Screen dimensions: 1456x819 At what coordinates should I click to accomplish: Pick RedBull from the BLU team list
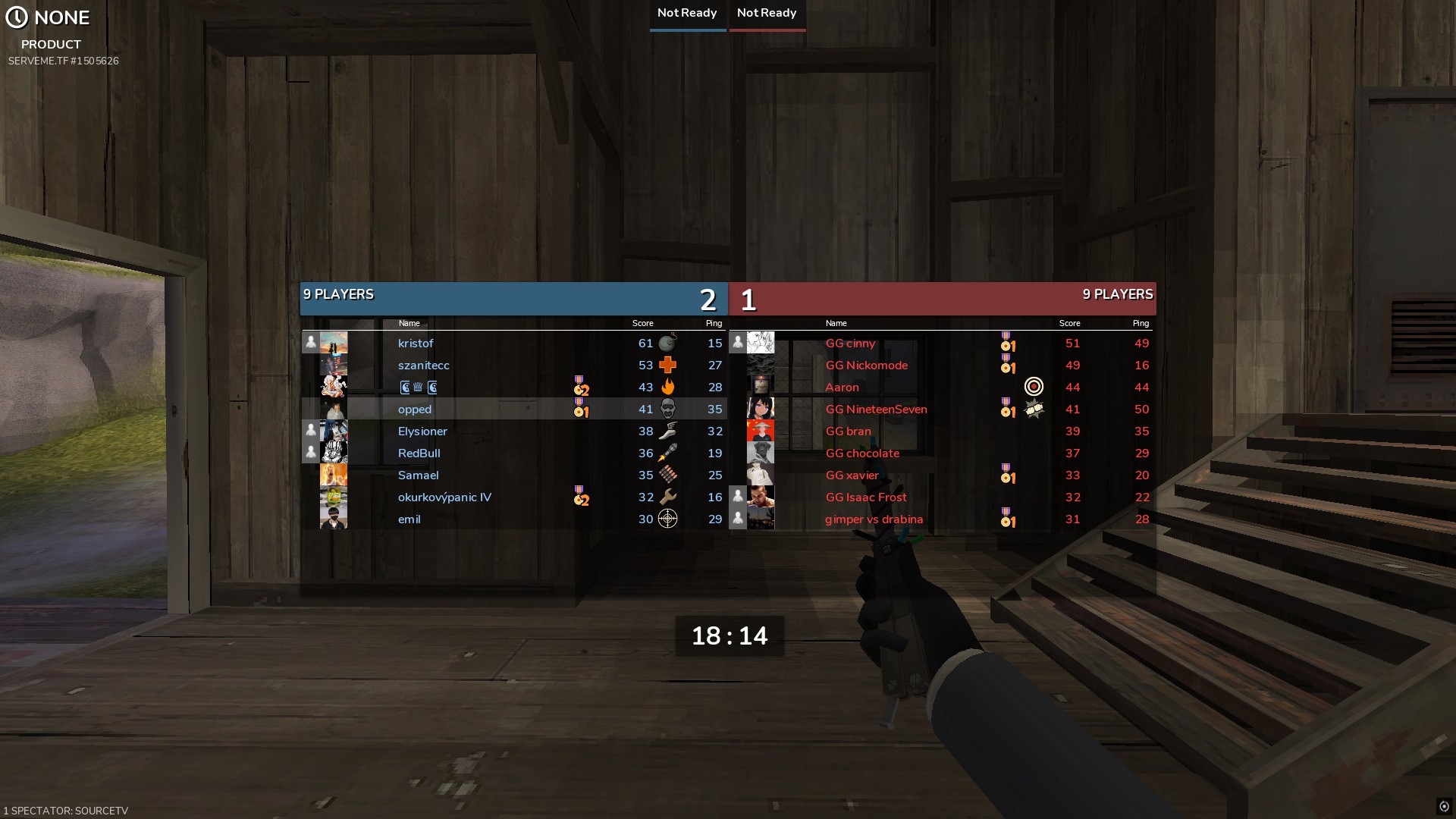click(x=419, y=453)
